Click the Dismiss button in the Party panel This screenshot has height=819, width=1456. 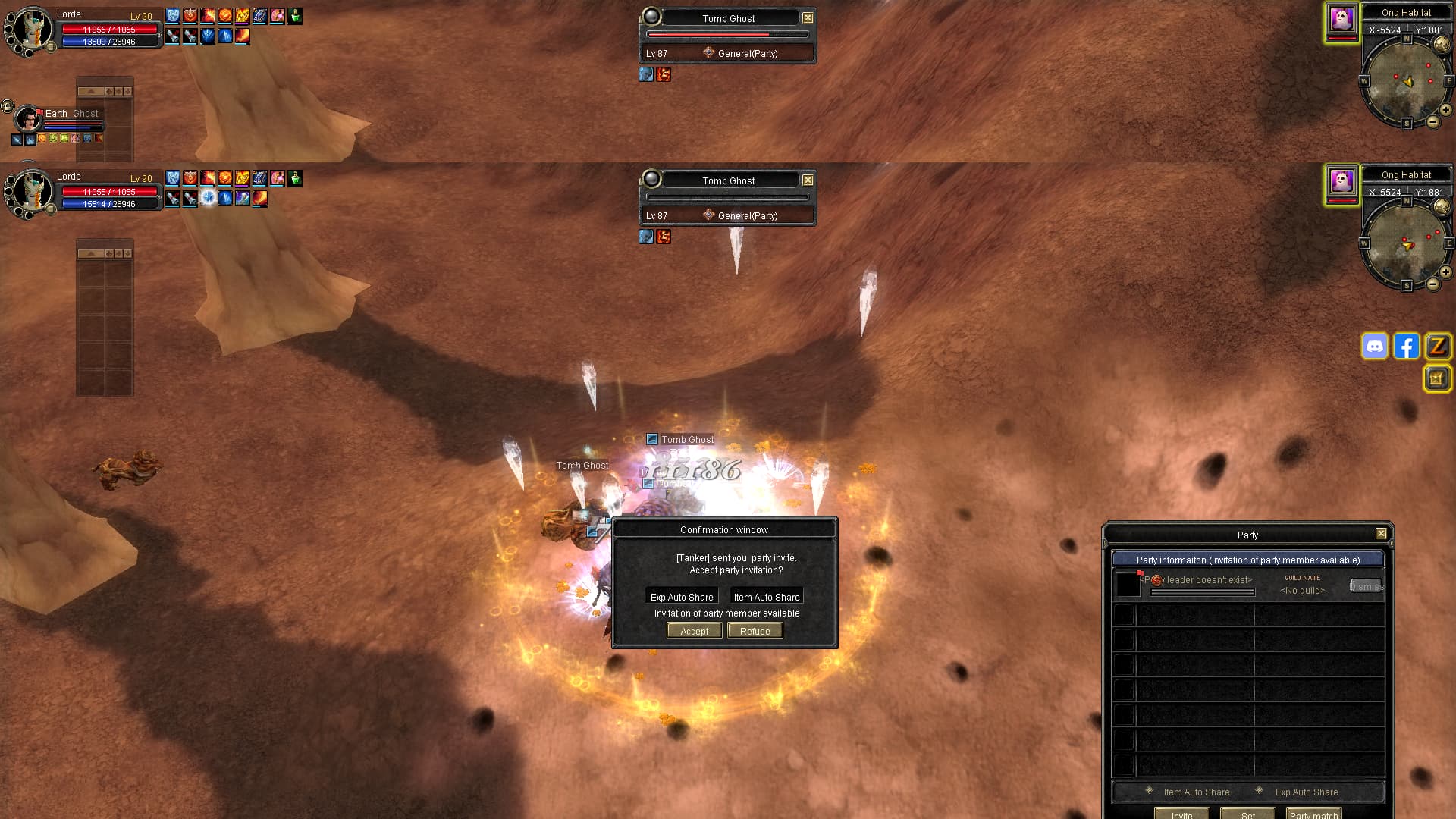point(1366,586)
